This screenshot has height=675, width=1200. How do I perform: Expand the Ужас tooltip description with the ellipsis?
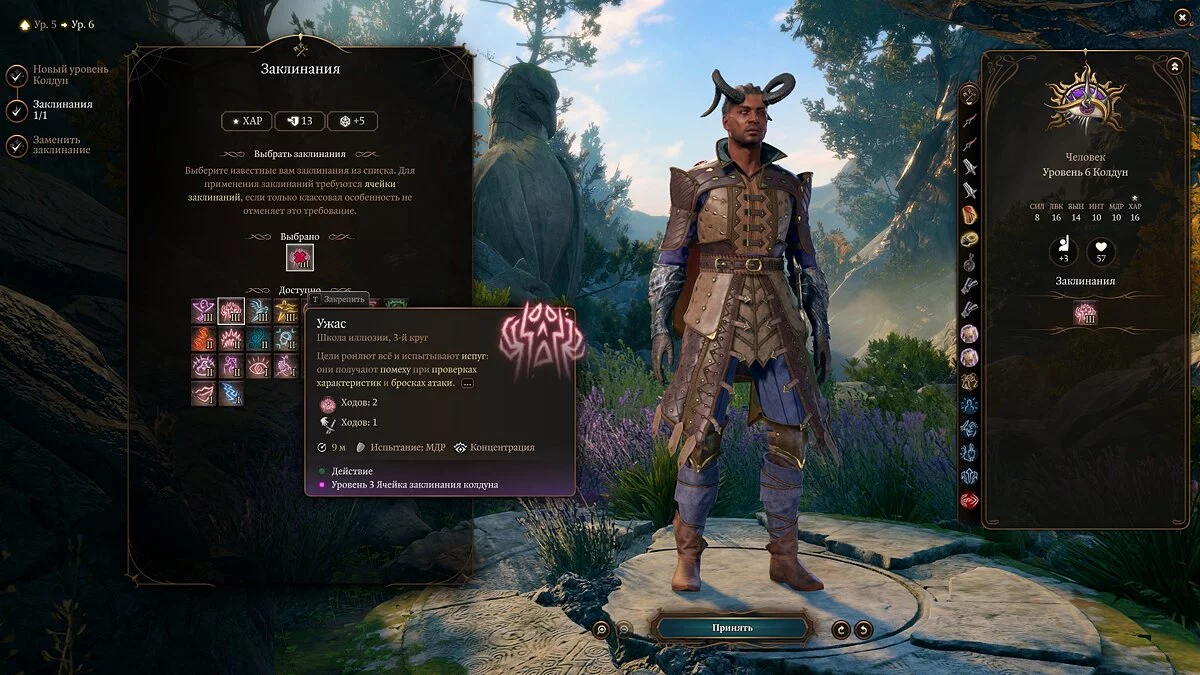point(467,383)
